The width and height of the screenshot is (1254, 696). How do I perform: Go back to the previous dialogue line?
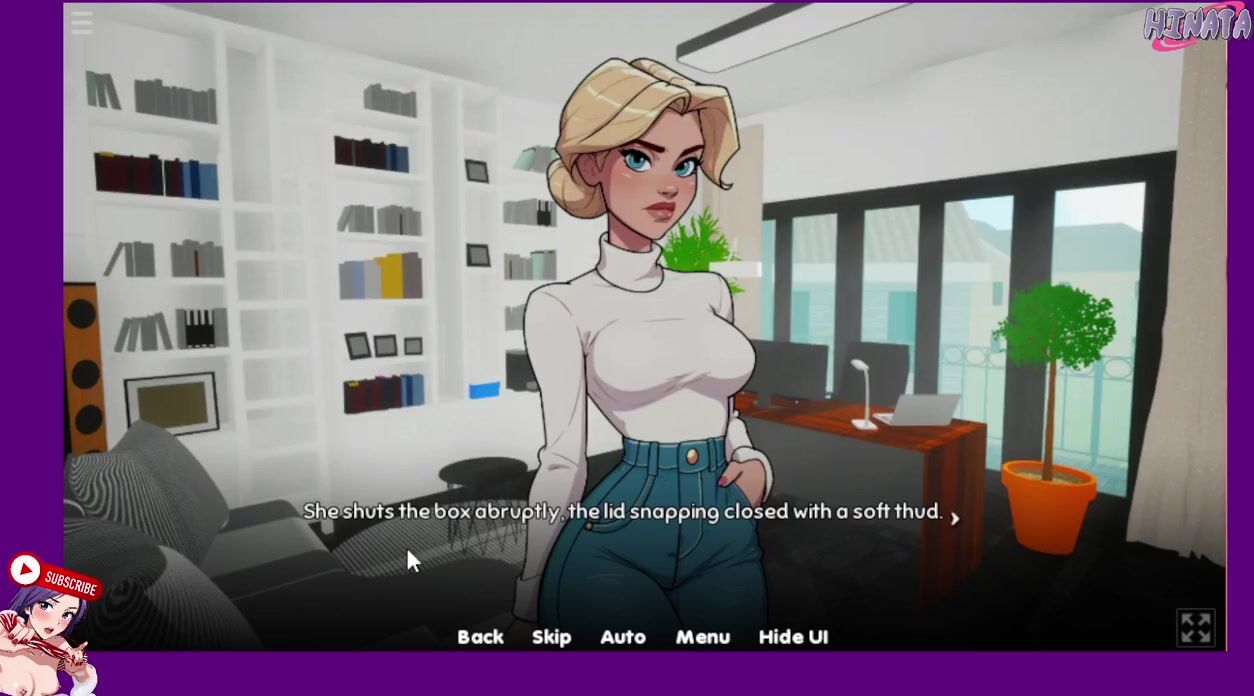tap(480, 637)
